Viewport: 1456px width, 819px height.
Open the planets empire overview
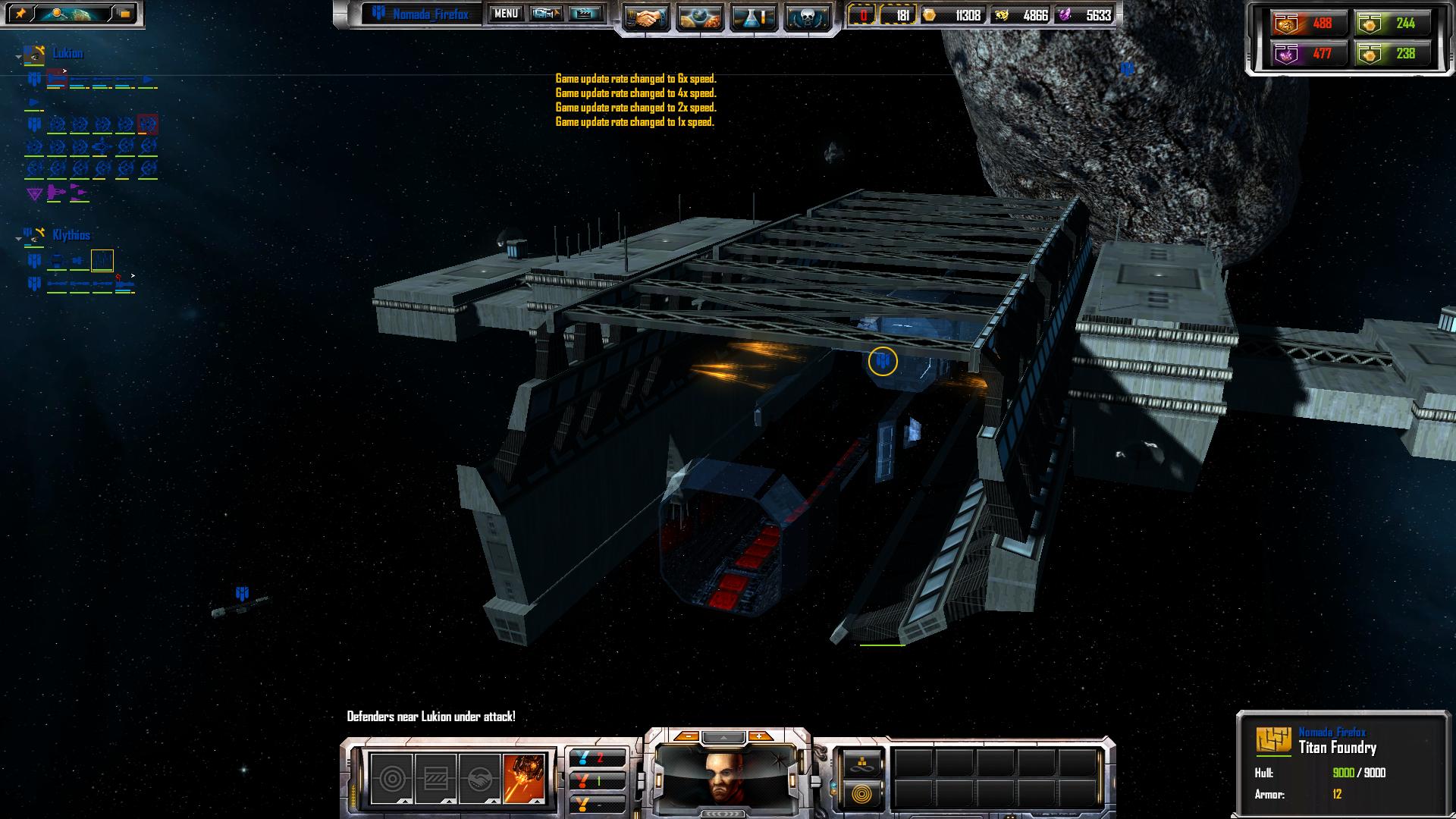coord(700,17)
